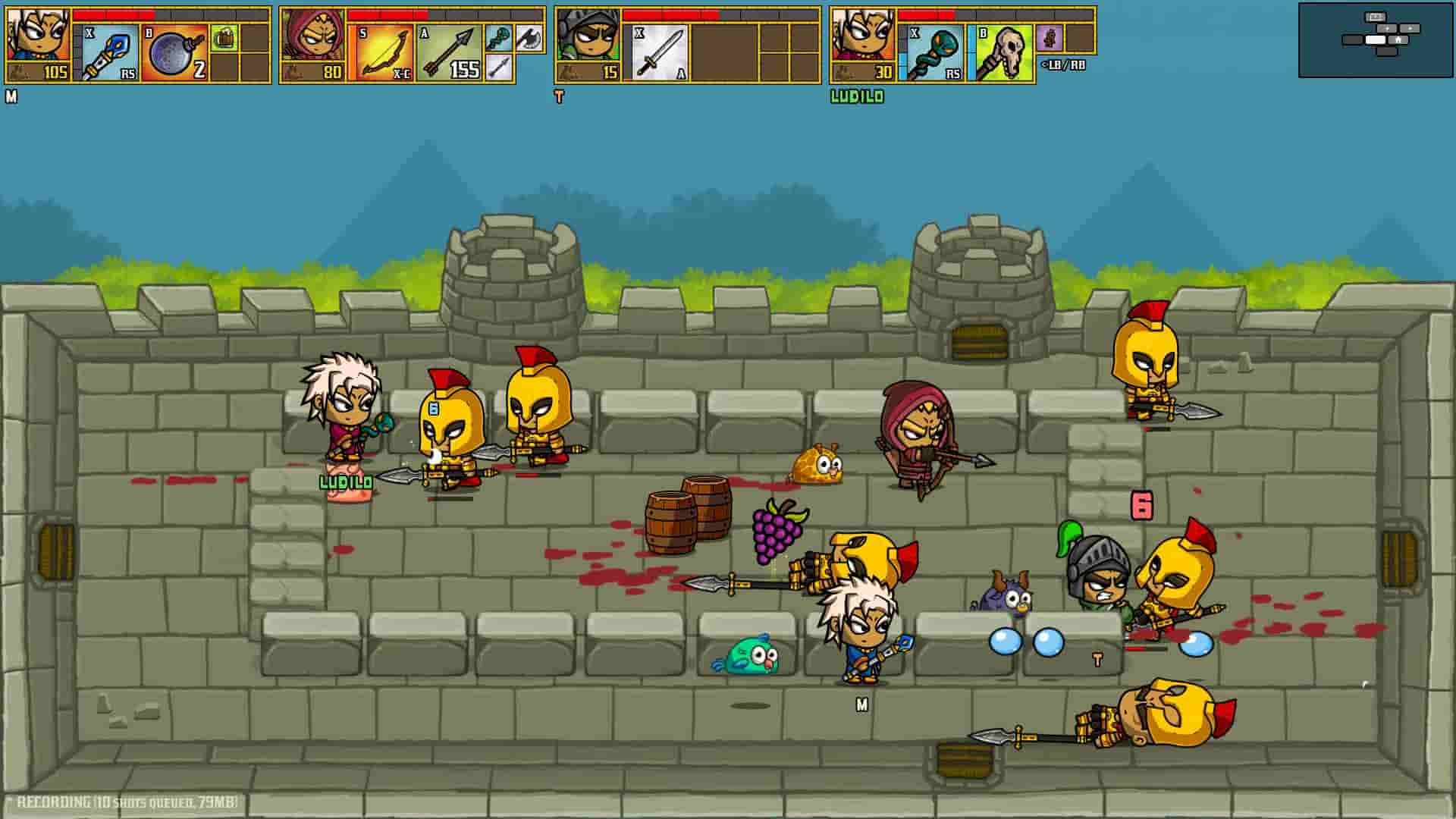Click player M's red health bar
This screenshot has width=1456, height=819.
pos(112,15)
